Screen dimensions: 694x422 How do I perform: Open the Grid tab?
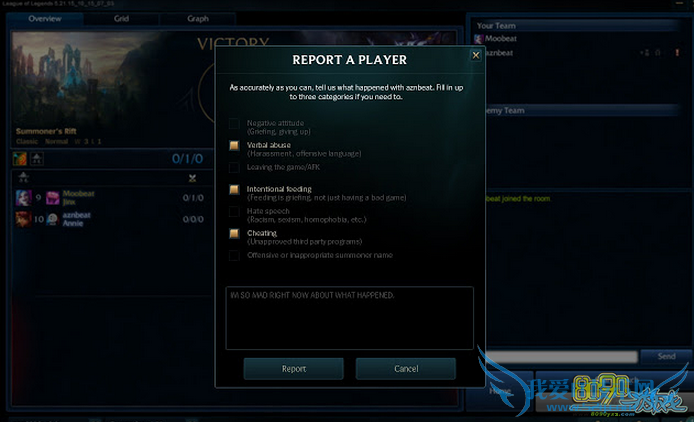121,19
